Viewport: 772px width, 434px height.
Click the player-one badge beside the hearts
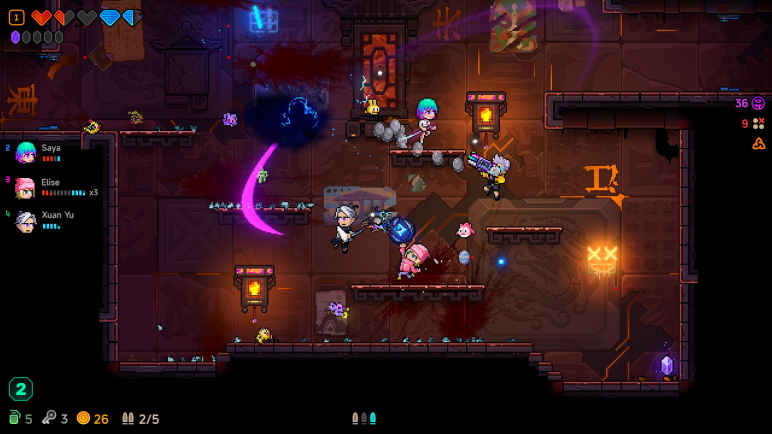click(16, 17)
